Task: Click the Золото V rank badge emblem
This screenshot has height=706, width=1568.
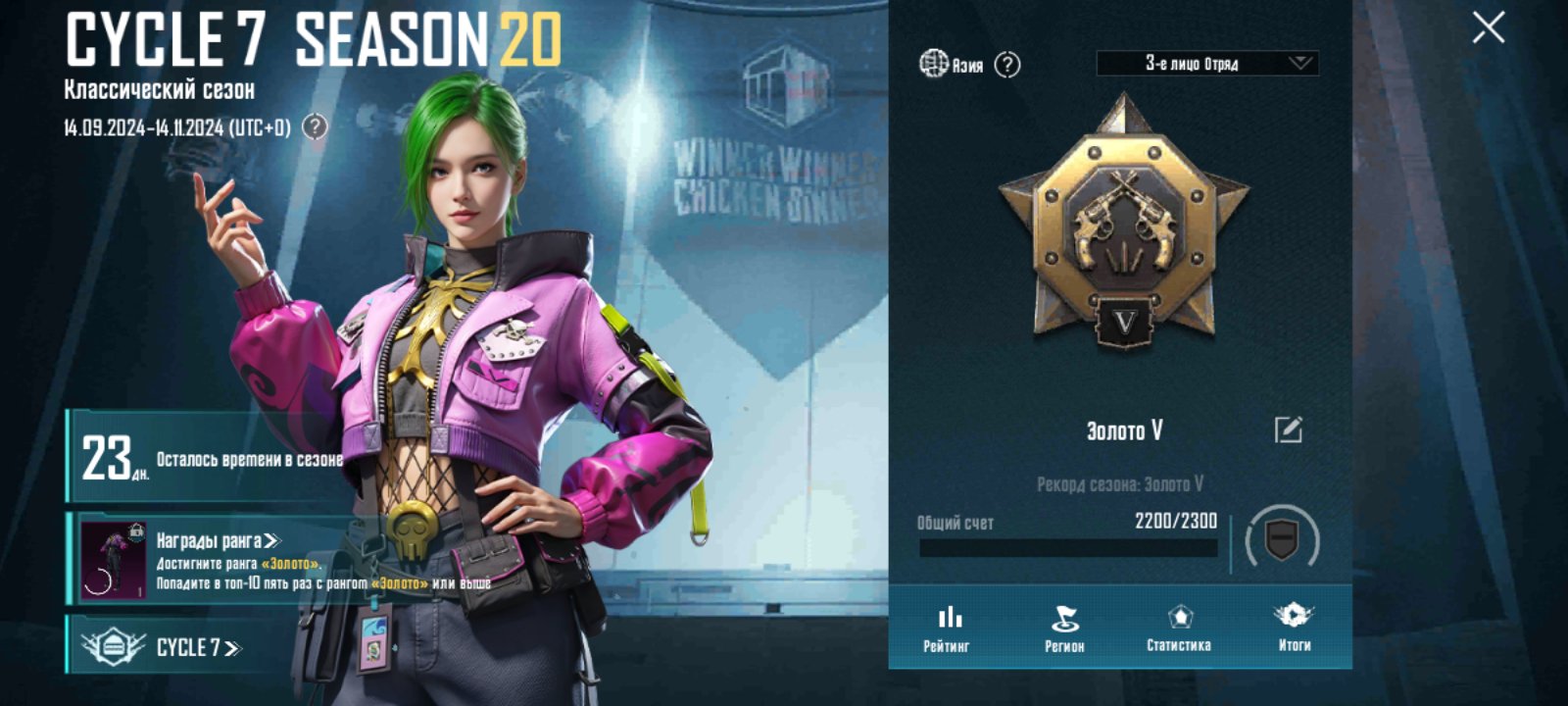Action: [1124, 226]
